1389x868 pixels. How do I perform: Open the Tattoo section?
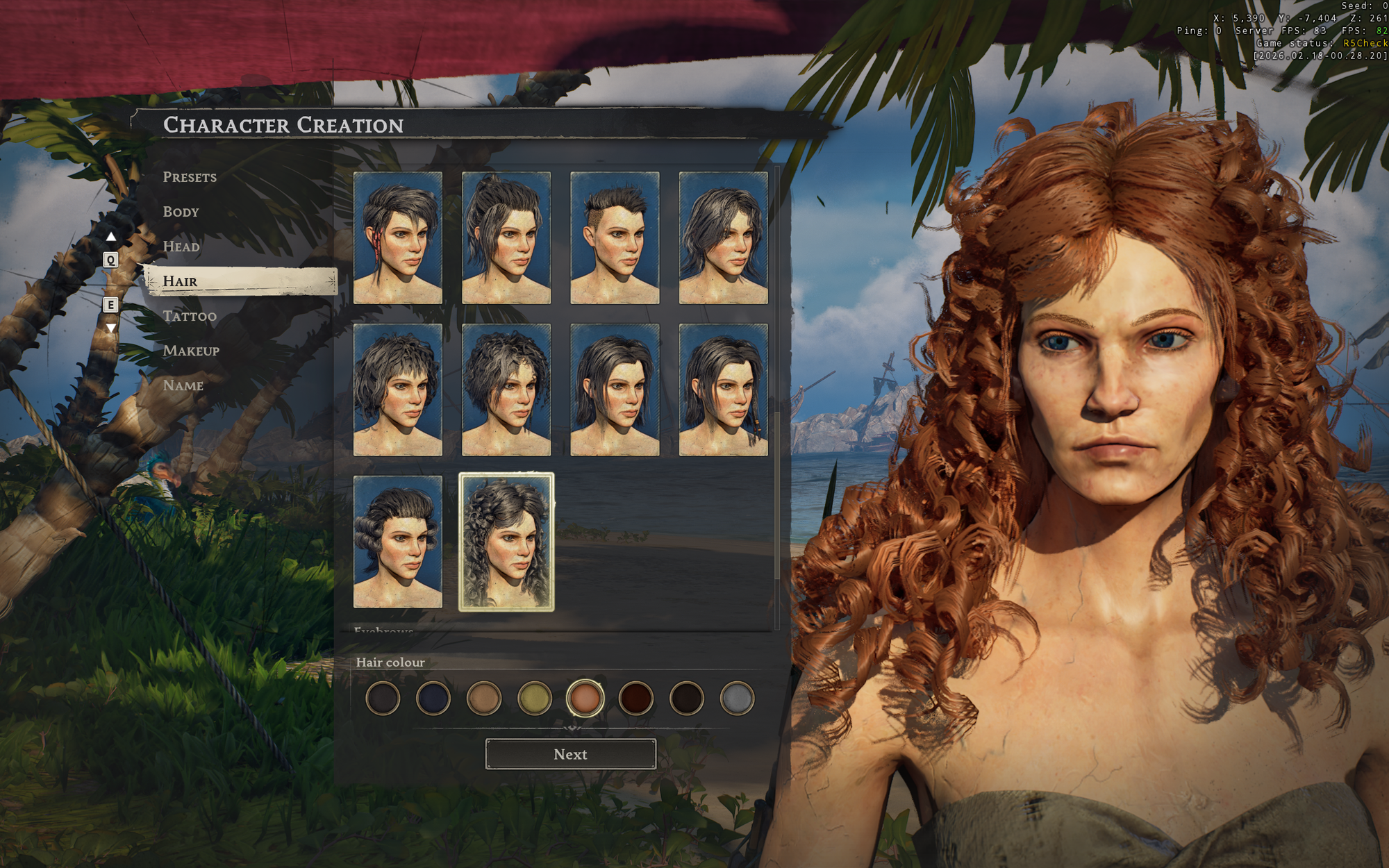[190, 316]
